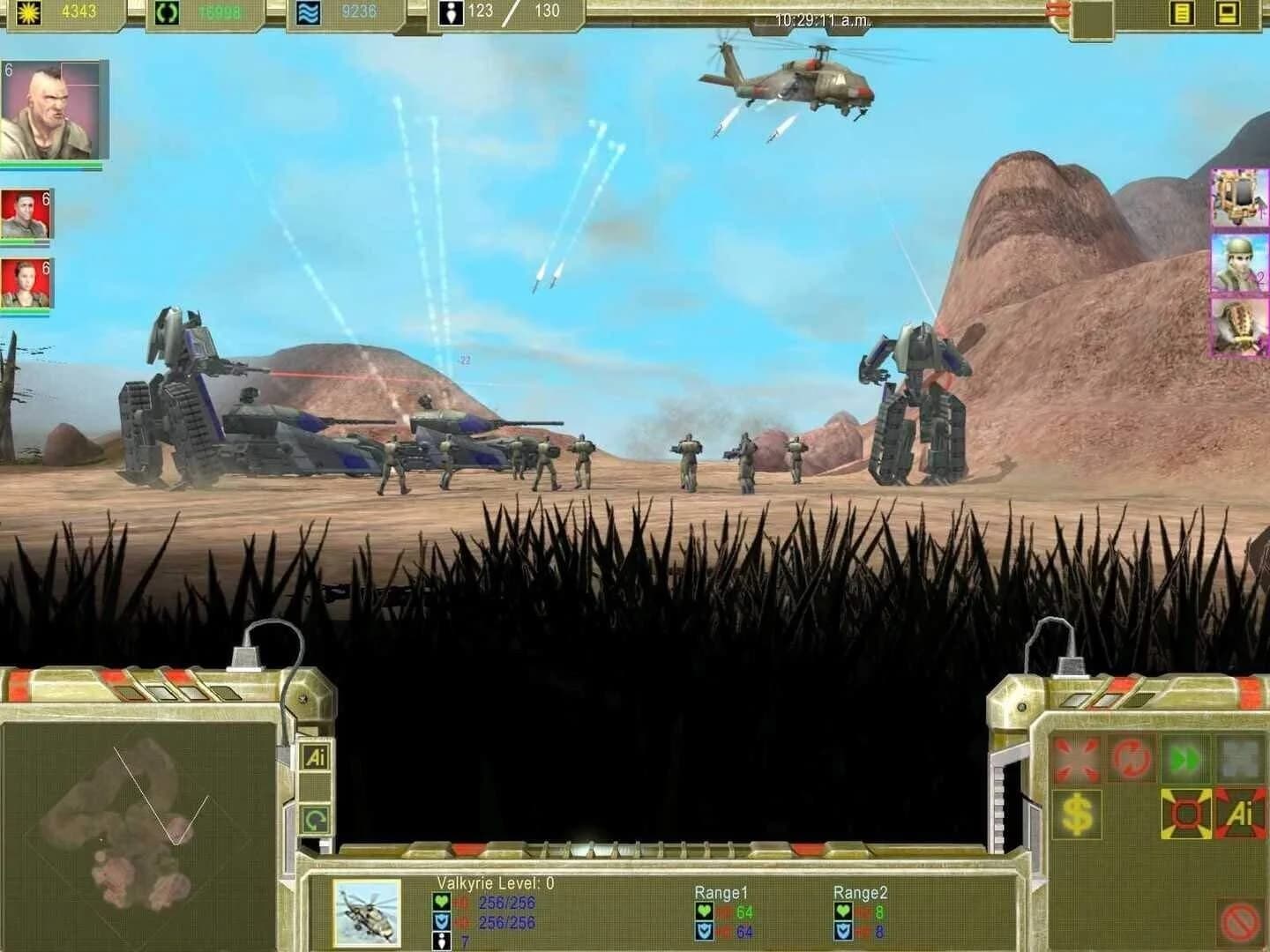Viewport: 1270px width, 952px height.
Task: Click the green energy icon showing 16998
Action: click(166, 11)
